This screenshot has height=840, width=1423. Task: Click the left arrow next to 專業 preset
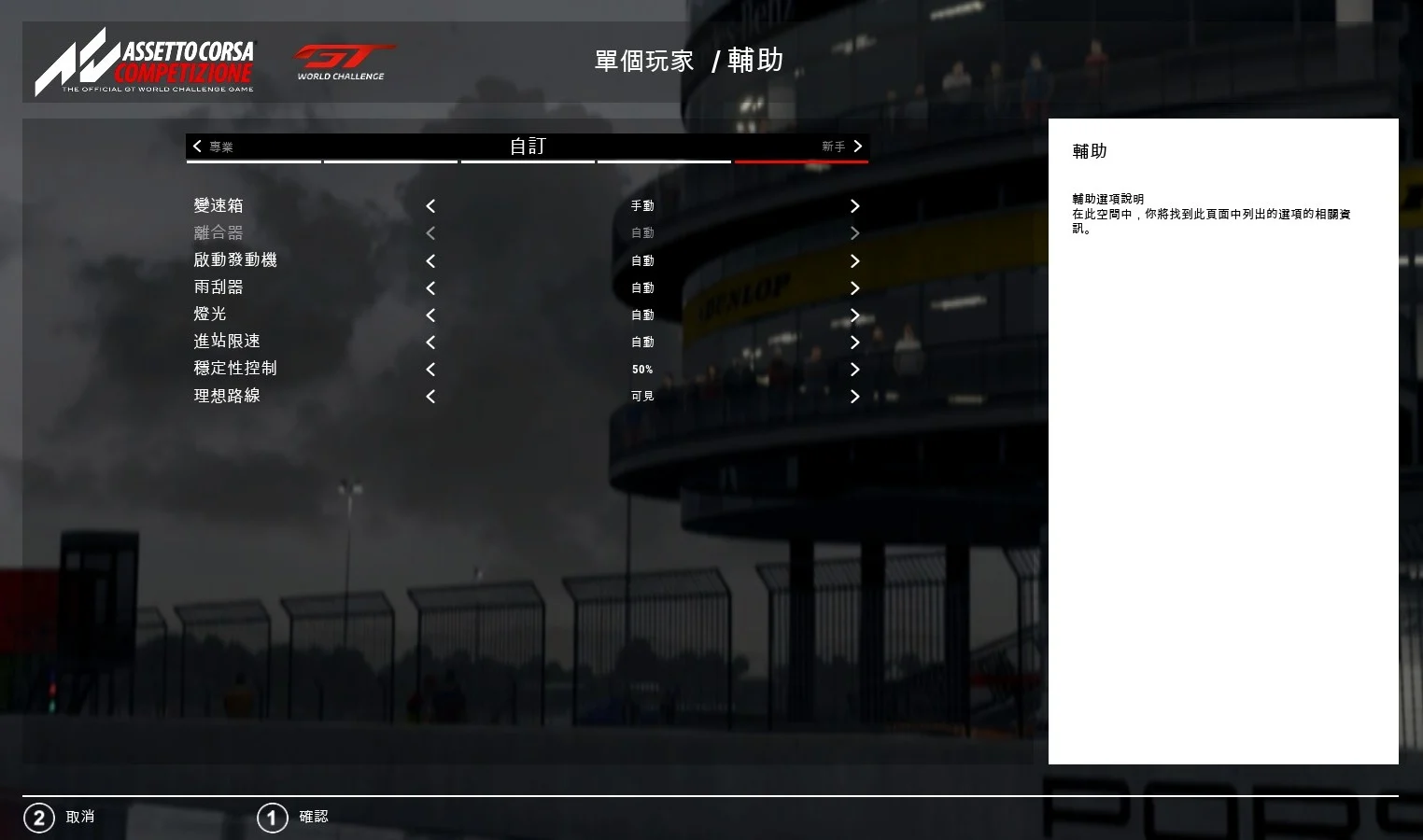point(197,146)
